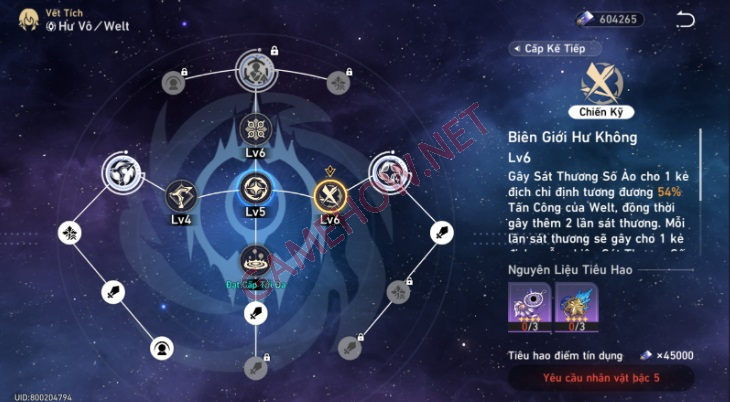Go back using the return arrow
This screenshot has height=402, width=730.
pos(685,19)
